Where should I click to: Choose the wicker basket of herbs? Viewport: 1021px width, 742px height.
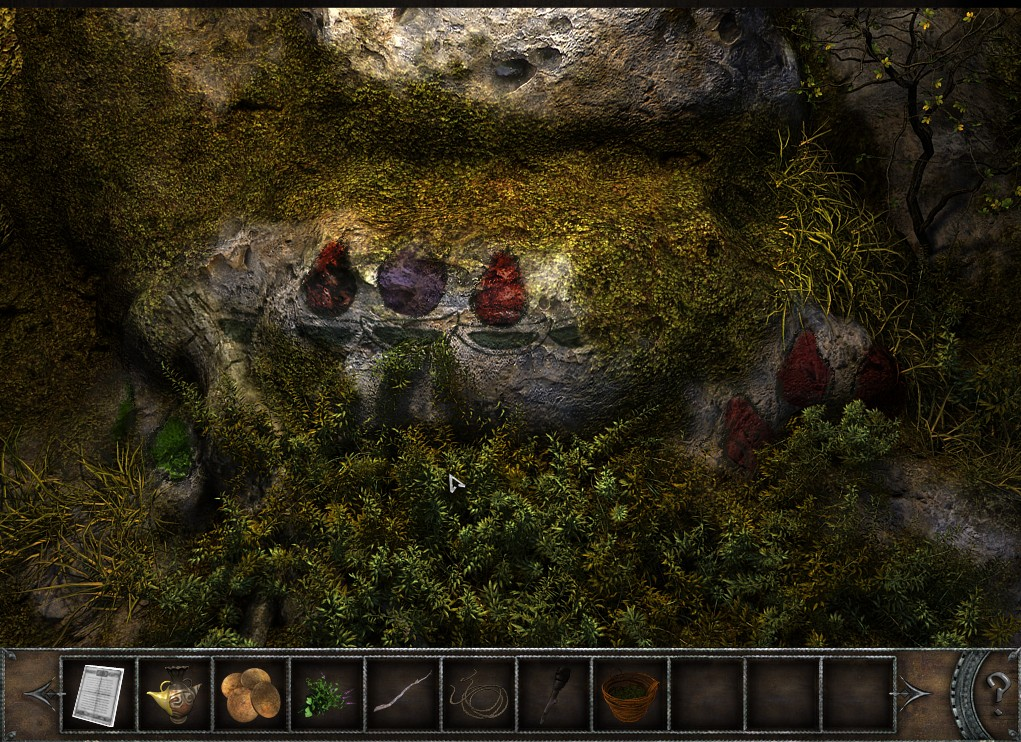[630, 694]
